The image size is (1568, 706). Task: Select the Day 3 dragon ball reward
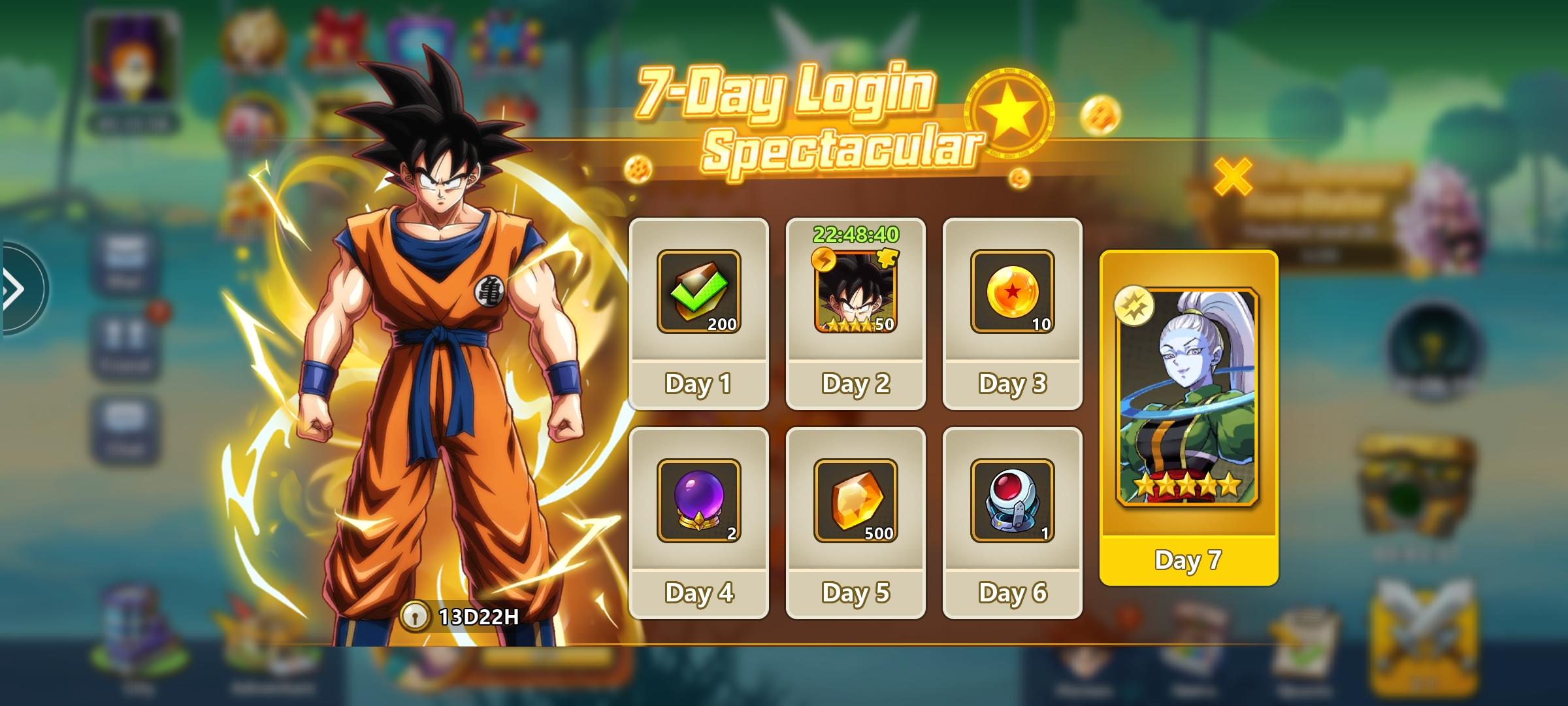point(1012,292)
